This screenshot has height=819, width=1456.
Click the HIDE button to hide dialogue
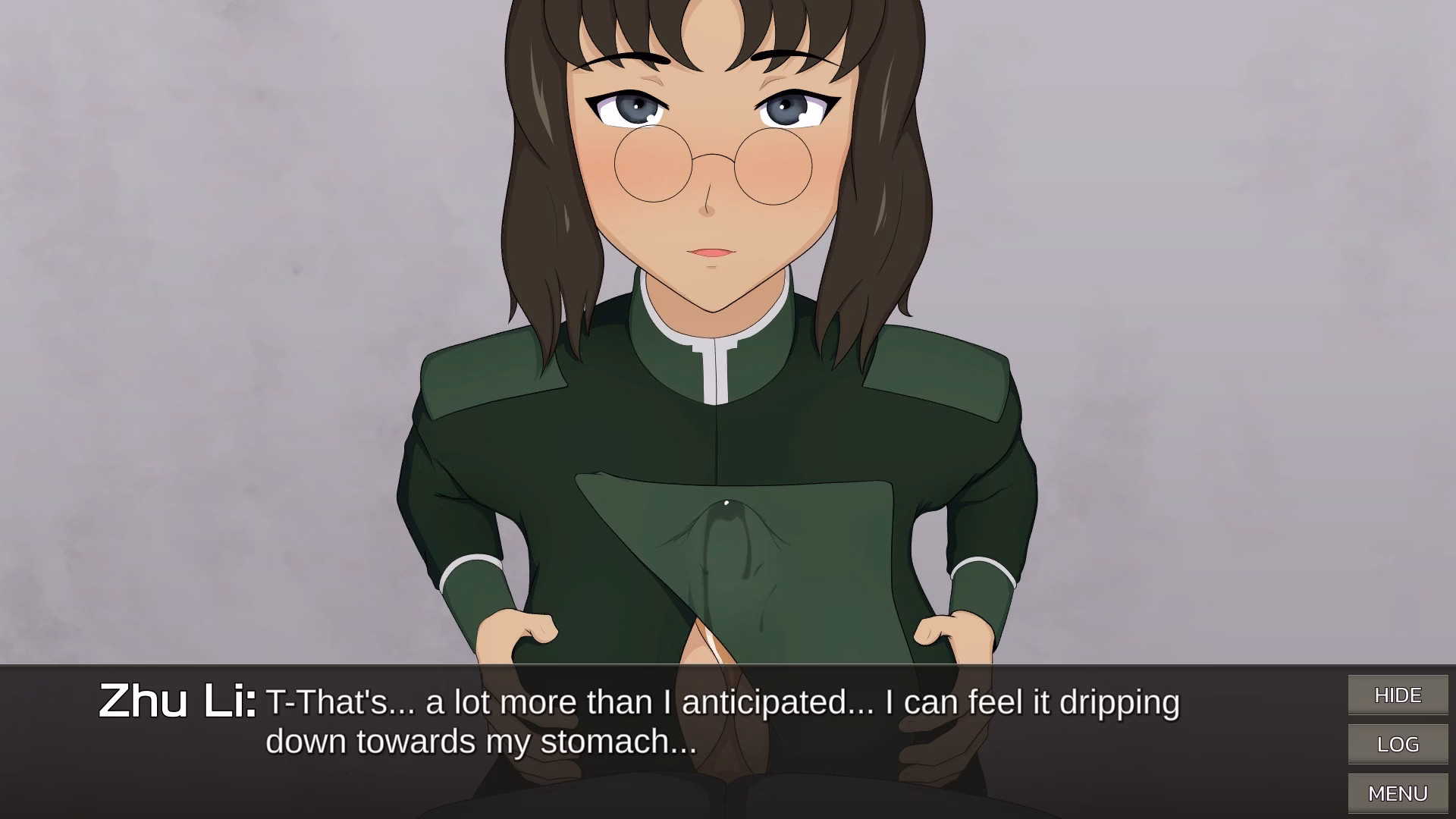(x=1398, y=694)
